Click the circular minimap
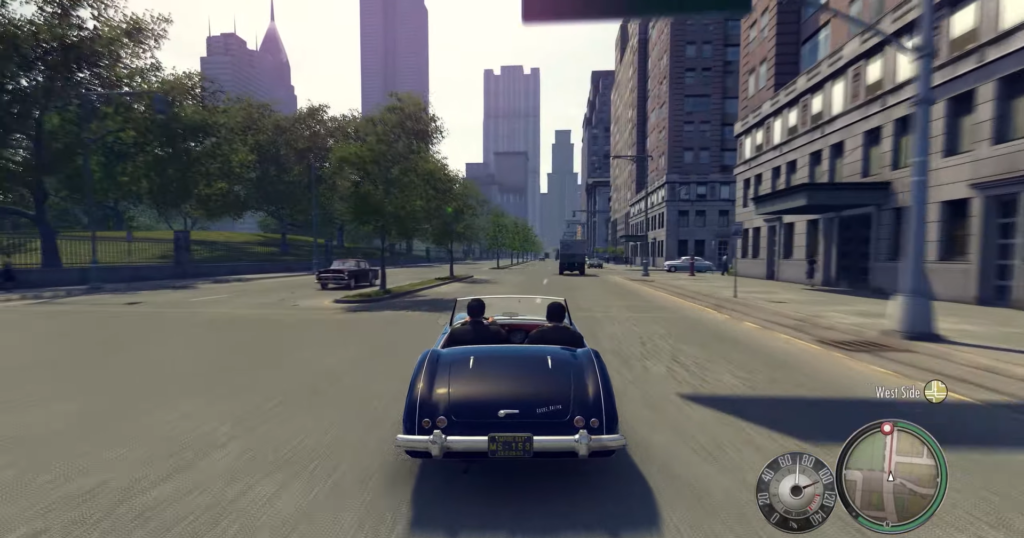This screenshot has height=538, width=1024. (x=891, y=475)
